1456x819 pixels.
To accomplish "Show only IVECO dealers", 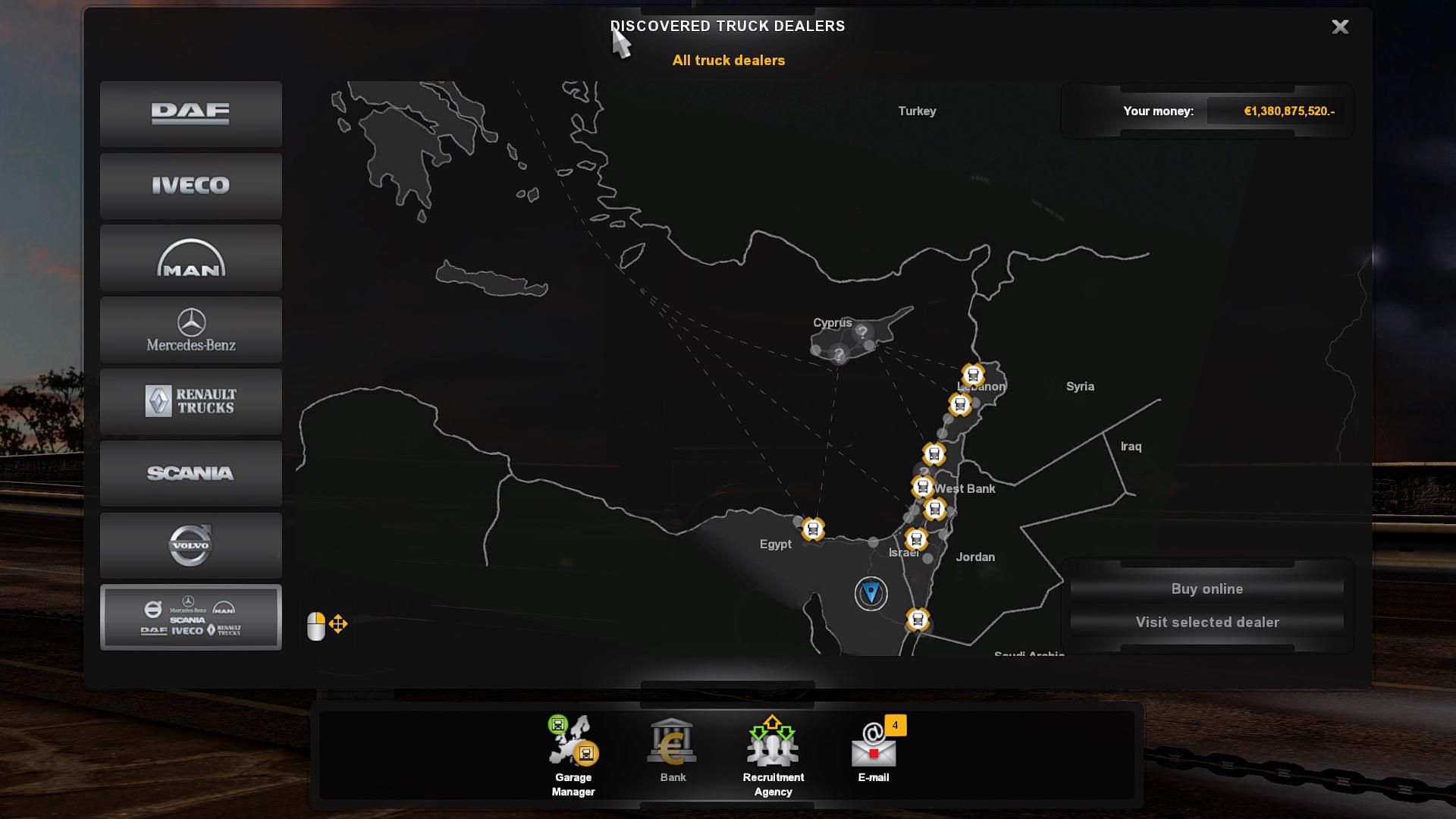I will click(190, 186).
